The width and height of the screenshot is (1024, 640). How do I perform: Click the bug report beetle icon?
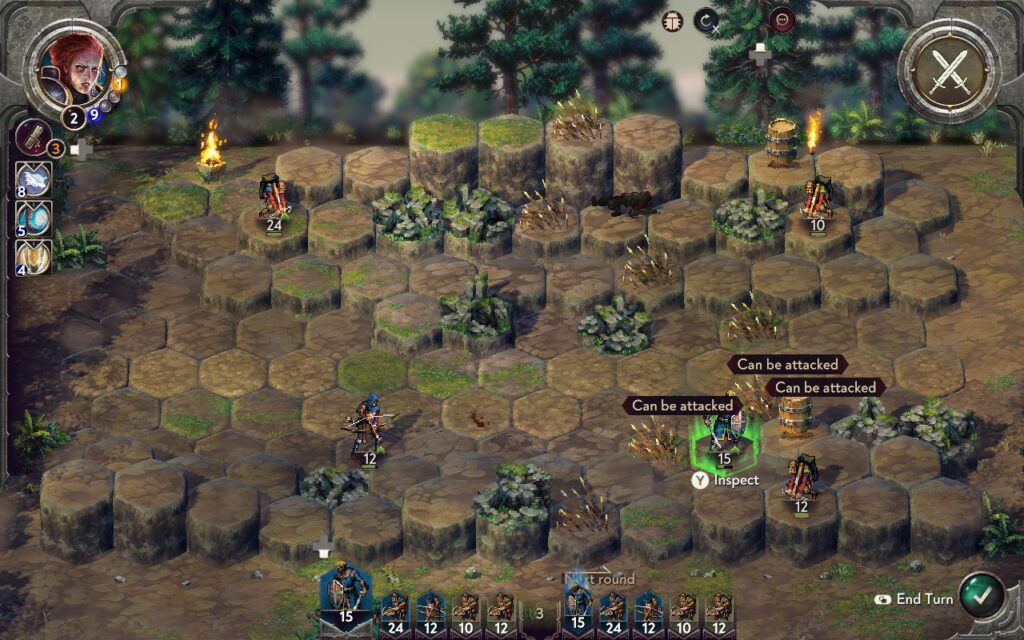point(673,20)
